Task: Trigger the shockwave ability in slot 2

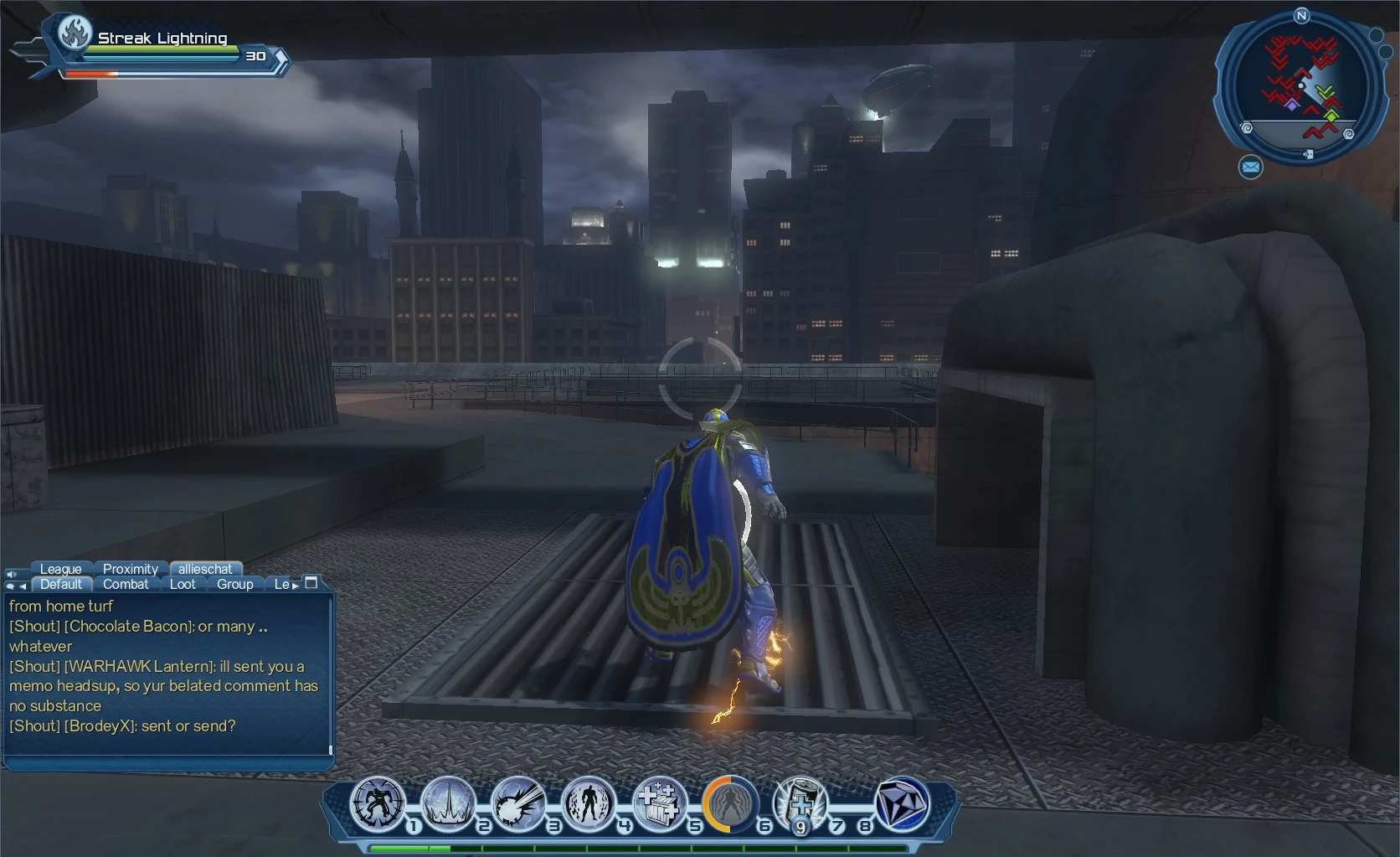Action: tap(450, 803)
